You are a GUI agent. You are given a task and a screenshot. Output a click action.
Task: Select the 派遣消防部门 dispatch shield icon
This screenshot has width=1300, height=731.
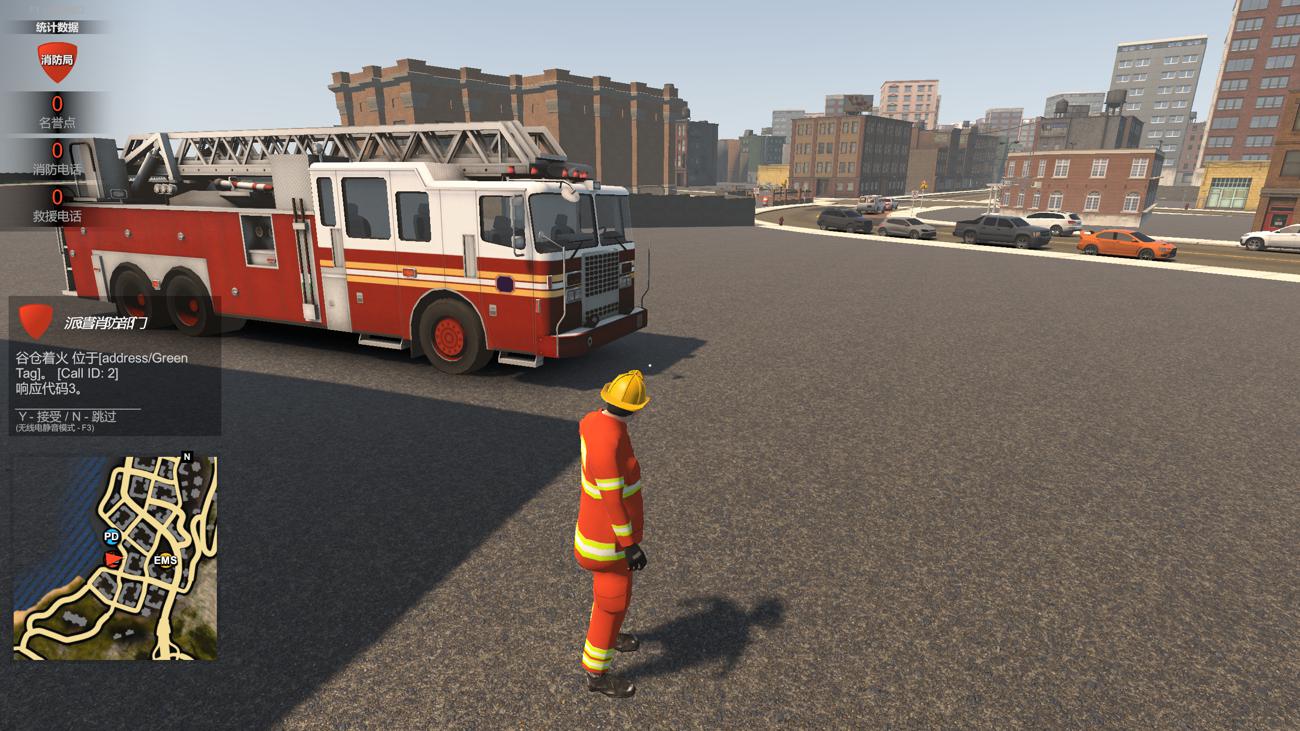click(x=37, y=321)
